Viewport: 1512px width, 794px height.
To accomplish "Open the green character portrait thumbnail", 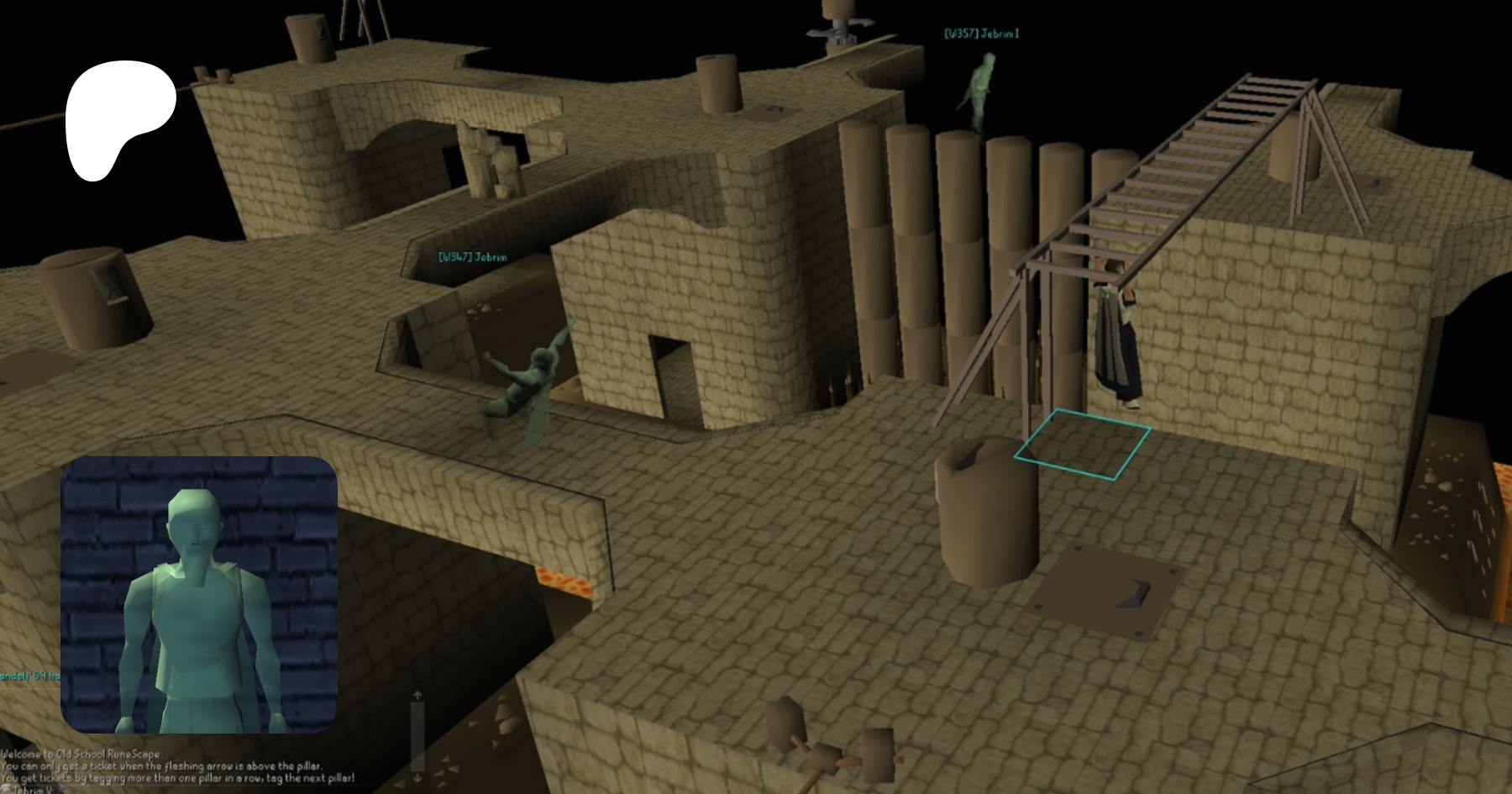I will click(x=199, y=595).
